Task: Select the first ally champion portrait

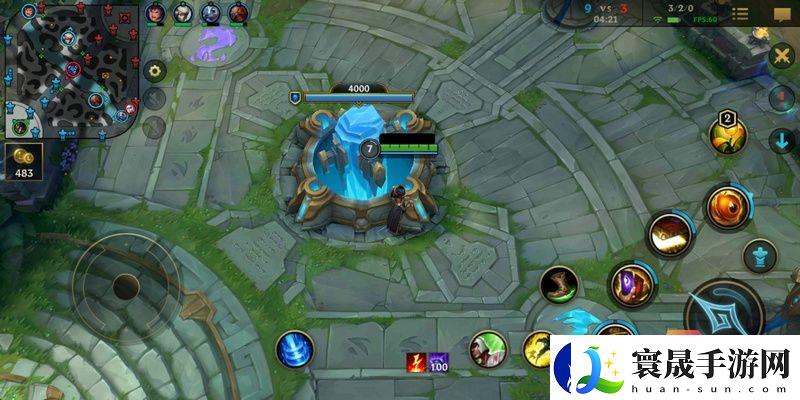Action: 155,13
